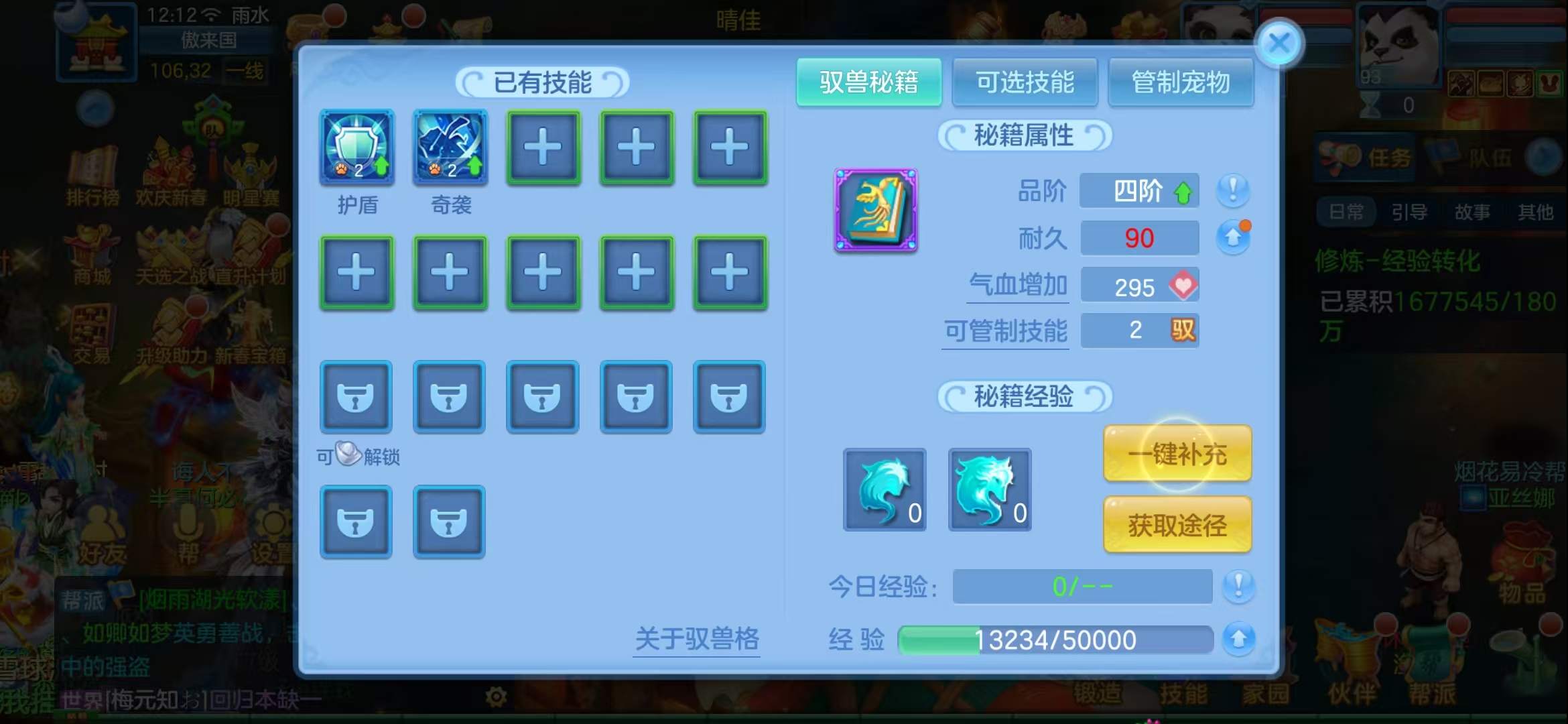
Task: Click the blue upgrade arrow next to 耐久
Action: coord(1233,237)
